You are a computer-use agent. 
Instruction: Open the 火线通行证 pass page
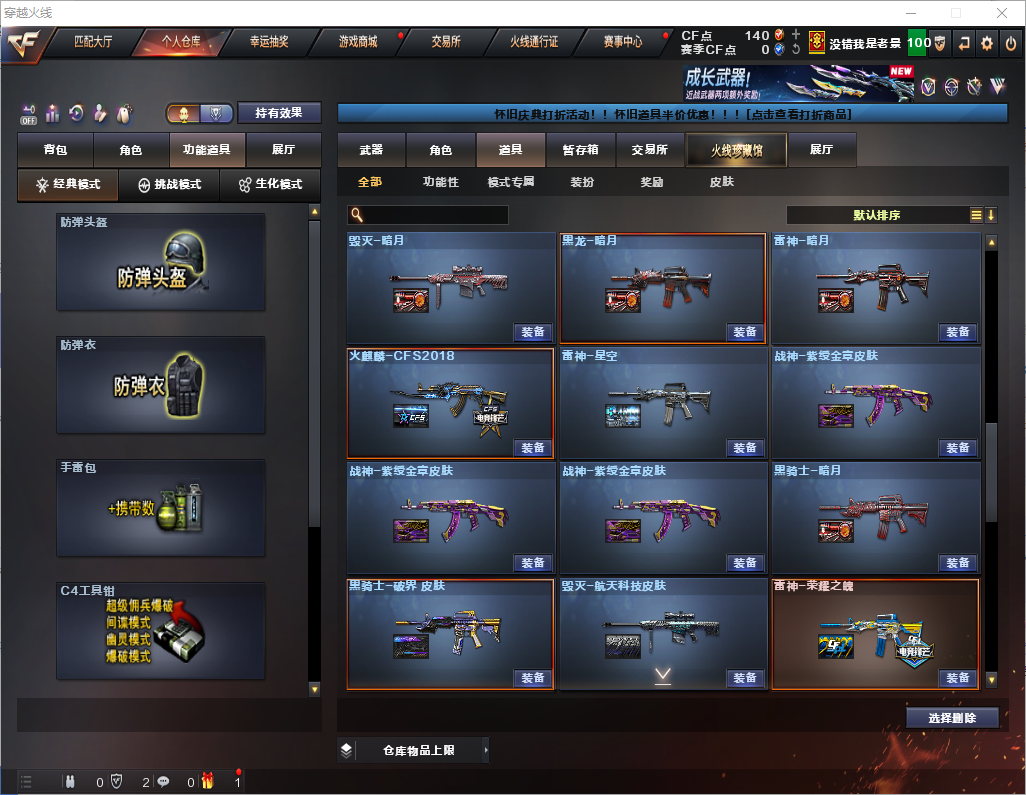[x=534, y=42]
